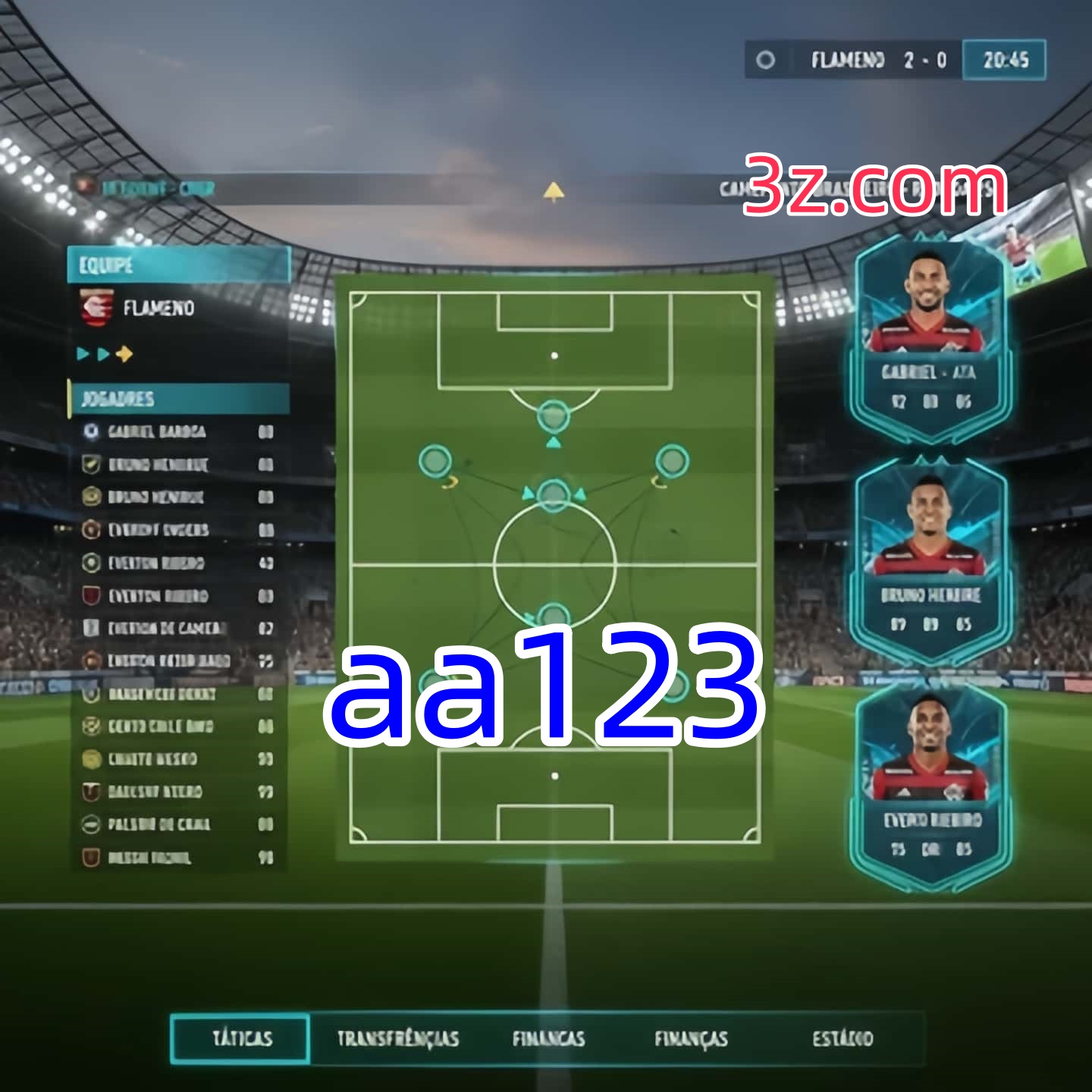Select the Gabriel Barbosa player badge icon
The image size is (1092, 1092).
(x=89, y=432)
